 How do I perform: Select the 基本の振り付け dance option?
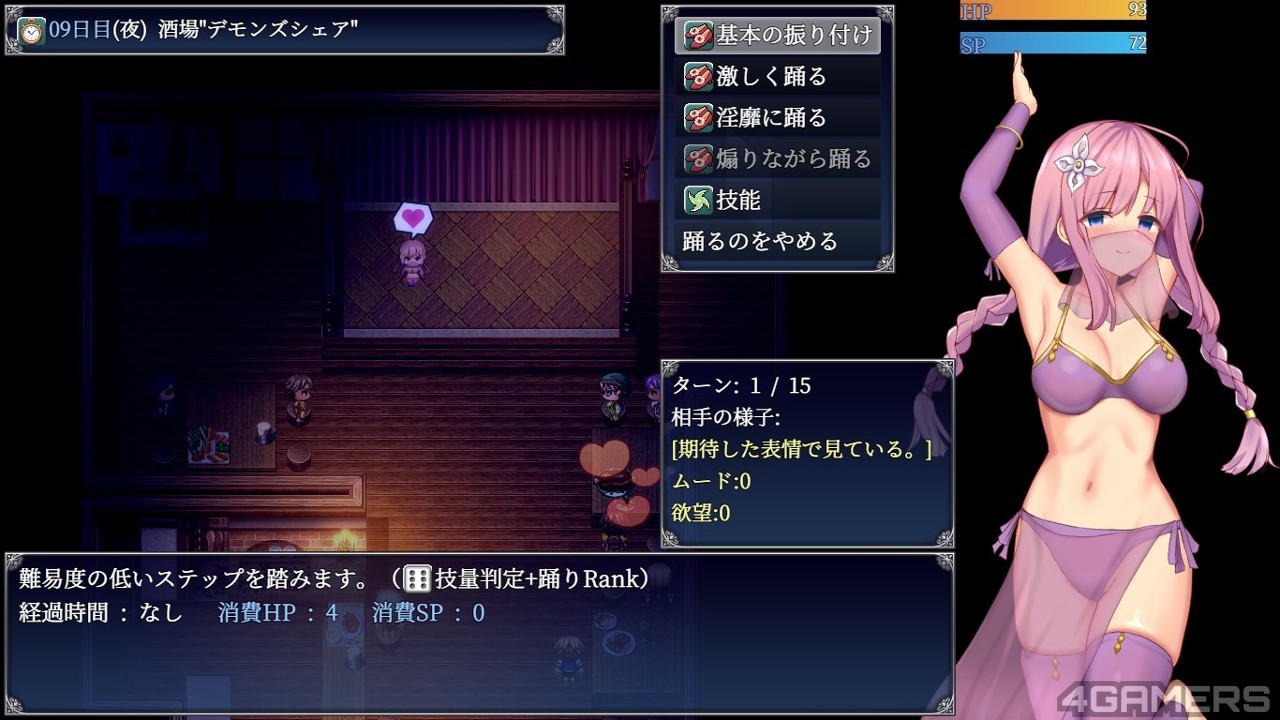point(778,35)
